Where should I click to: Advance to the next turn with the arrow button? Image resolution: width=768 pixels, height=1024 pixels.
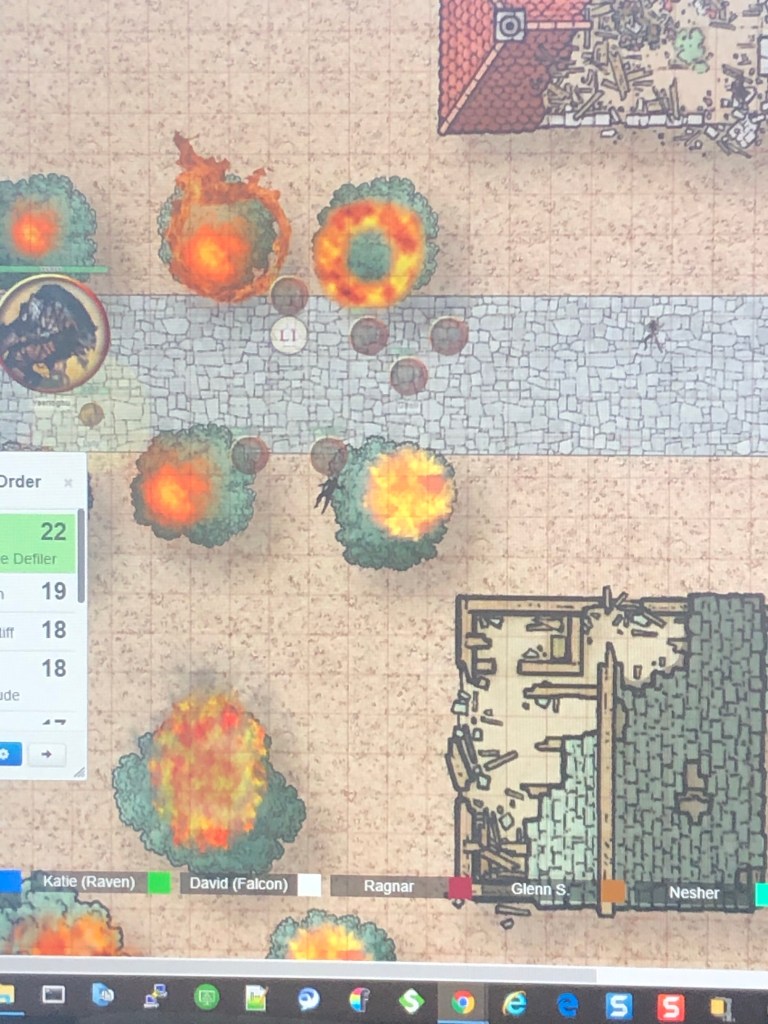46,754
